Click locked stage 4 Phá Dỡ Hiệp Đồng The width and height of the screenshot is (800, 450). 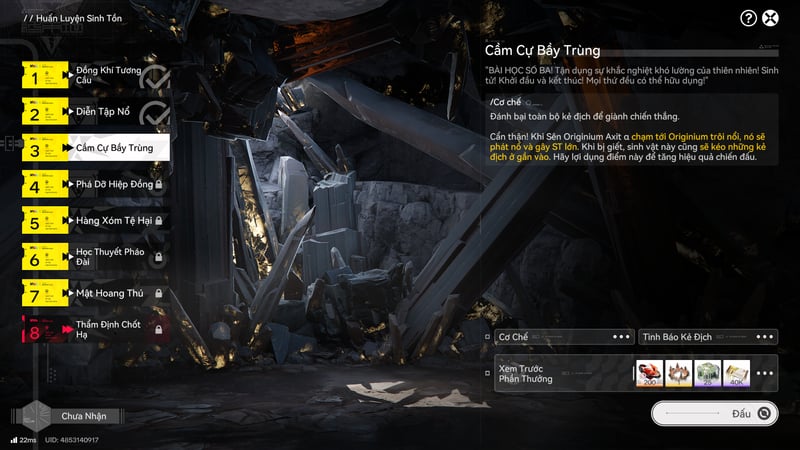point(95,185)
